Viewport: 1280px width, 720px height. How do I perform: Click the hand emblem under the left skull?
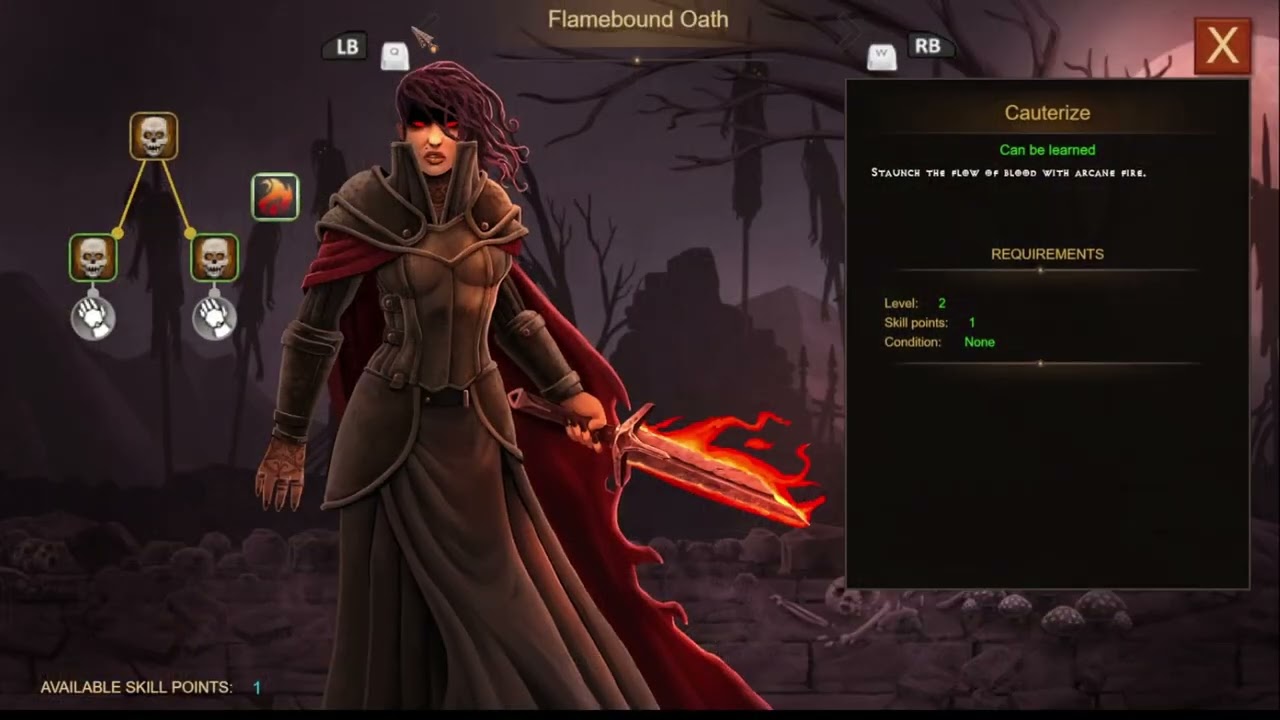pyautogui.click(x=93, y=317)
